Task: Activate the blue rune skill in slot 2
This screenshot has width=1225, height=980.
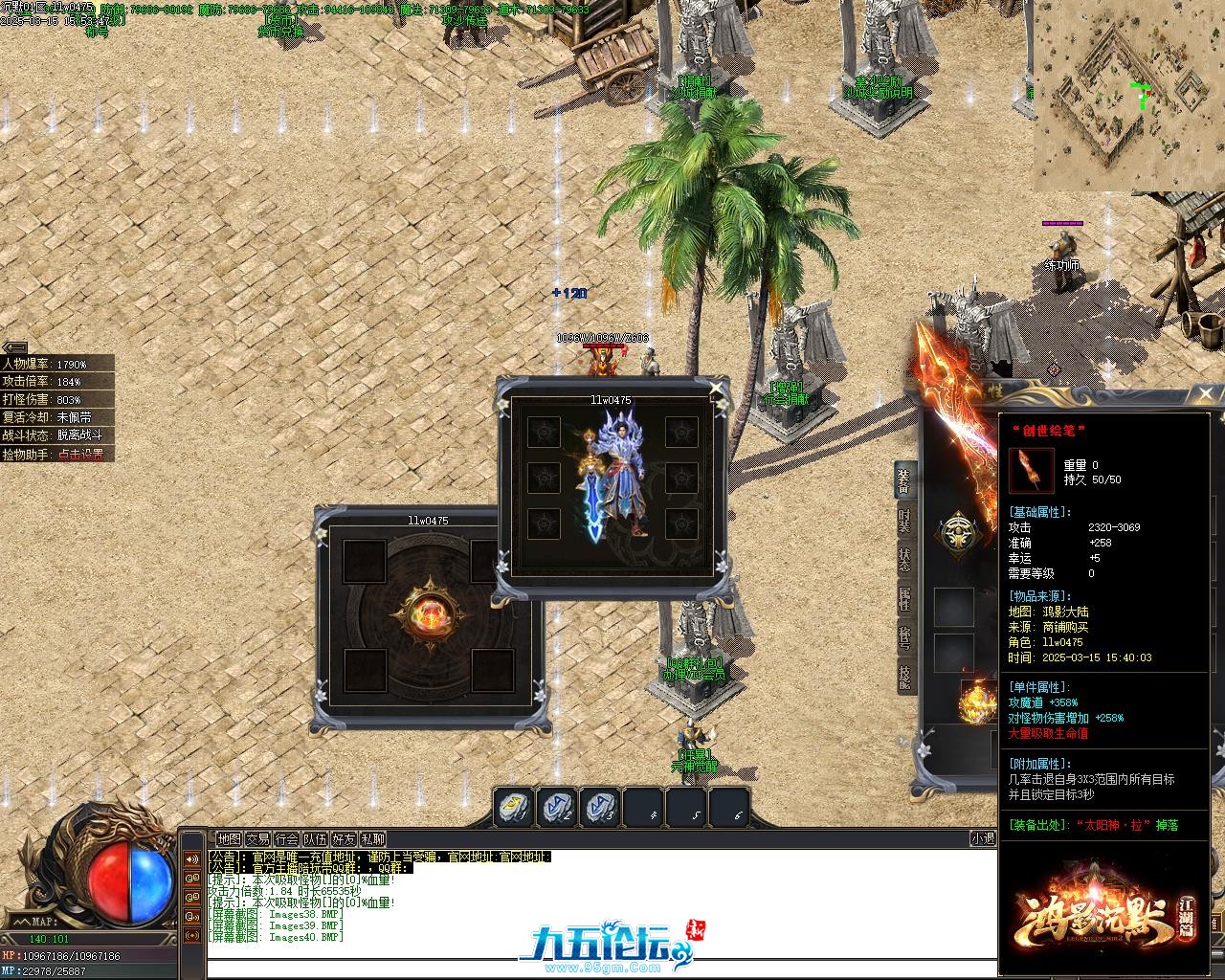Action: tap(557, 808)
